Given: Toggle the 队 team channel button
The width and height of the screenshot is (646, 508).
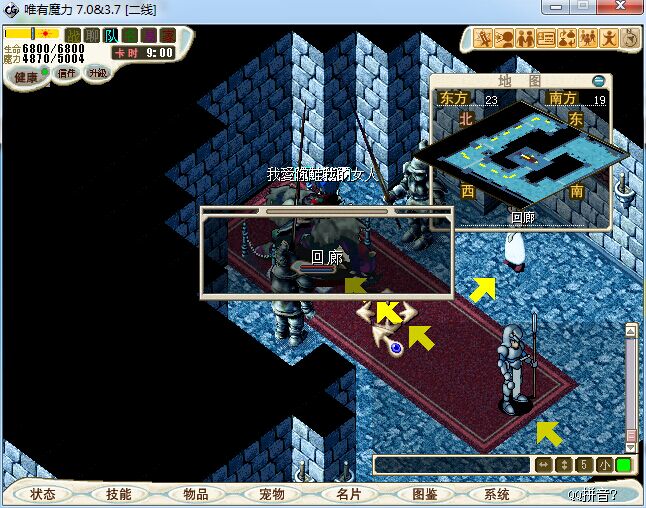Looking at the screenshot, I should tap(112, 36).
